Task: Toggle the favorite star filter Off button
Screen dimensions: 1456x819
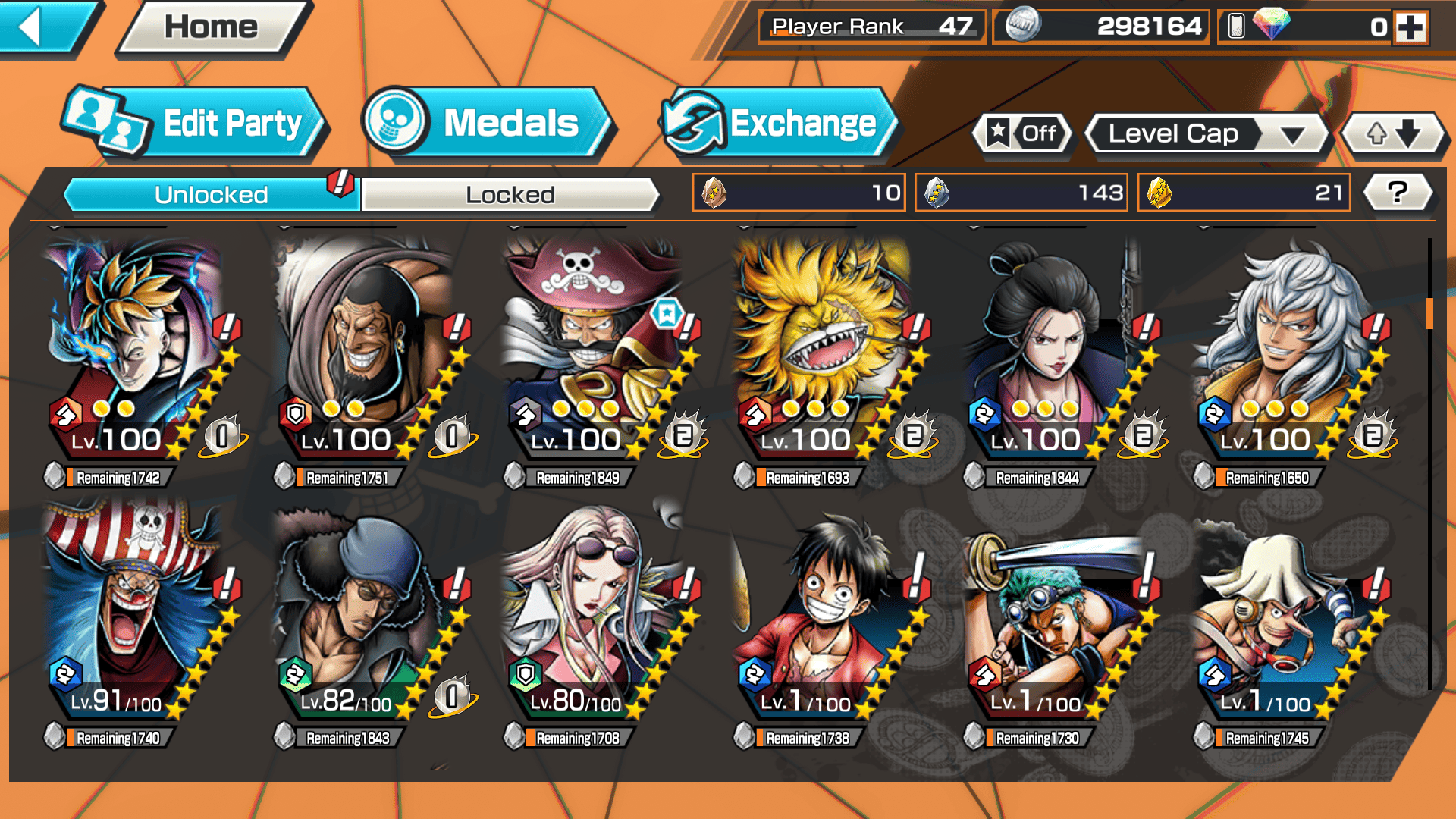Action: coord(1023,134)
